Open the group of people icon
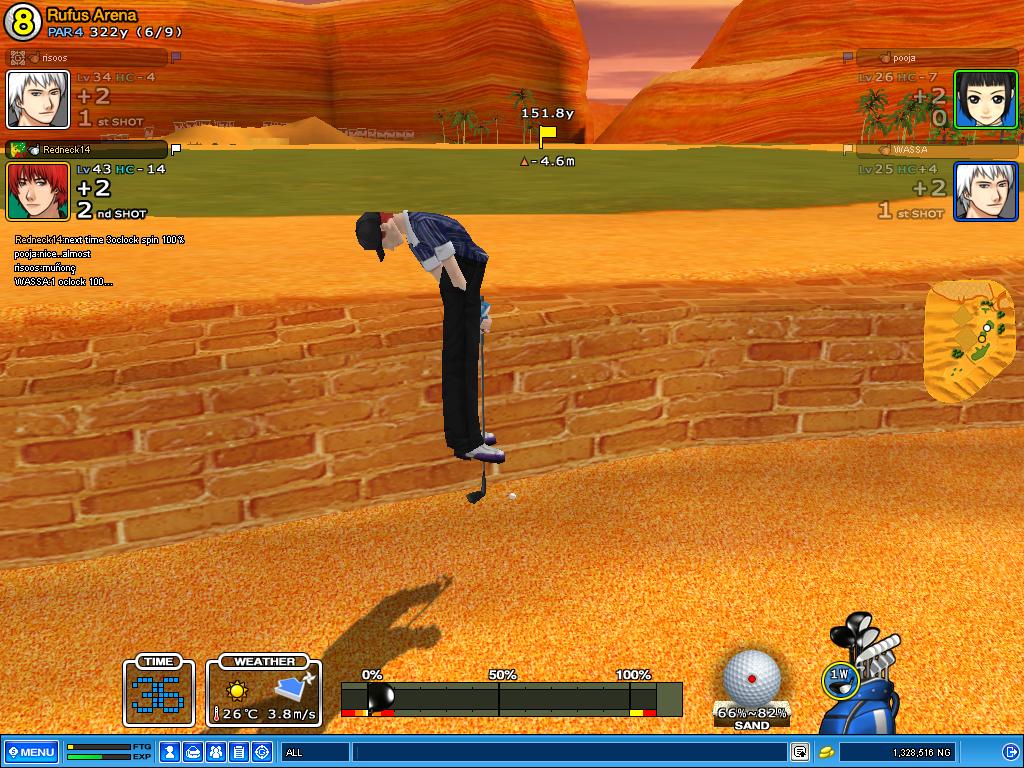Screen dimensions: 1024x768 216,752
